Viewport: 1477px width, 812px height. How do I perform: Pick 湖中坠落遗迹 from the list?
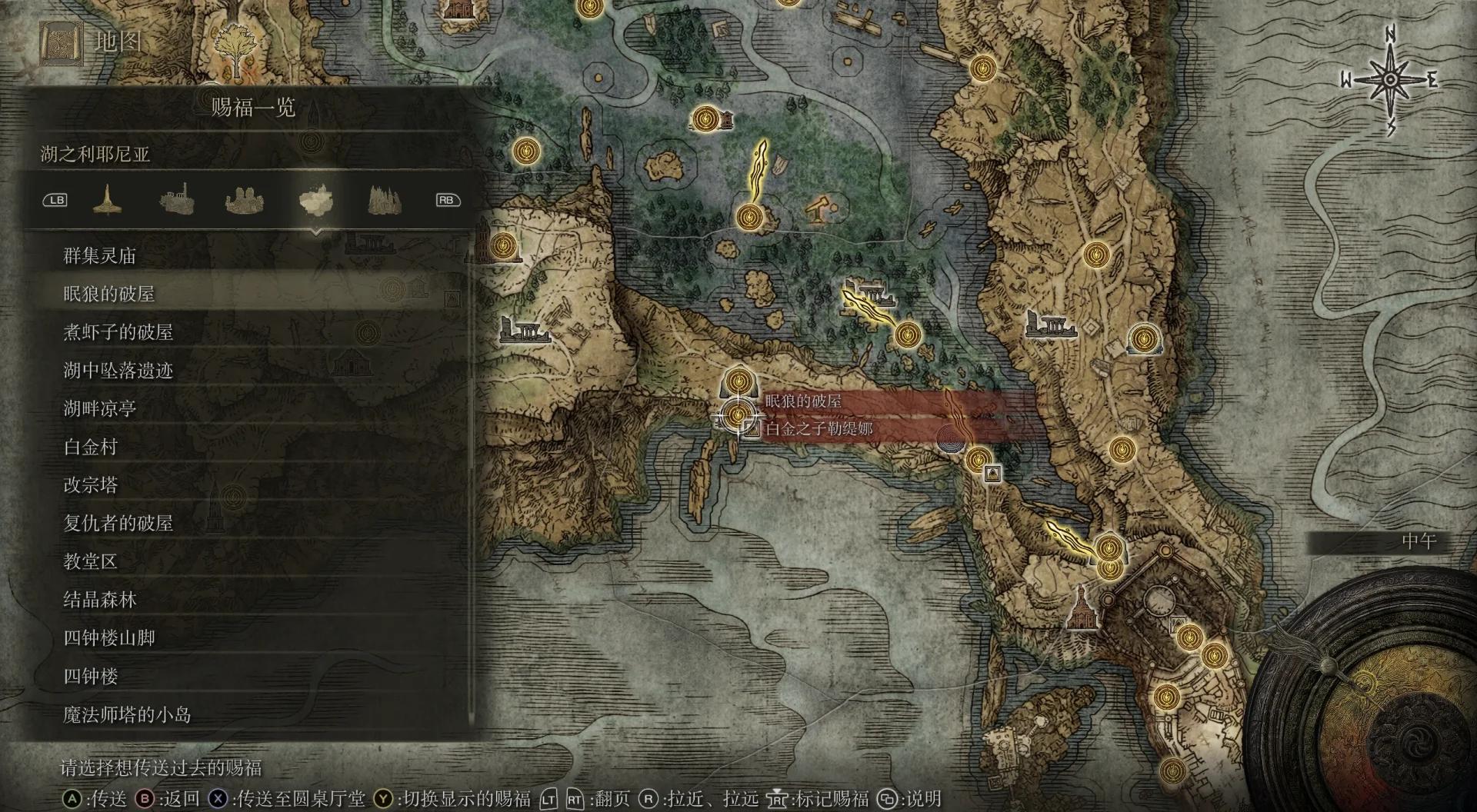118,371
